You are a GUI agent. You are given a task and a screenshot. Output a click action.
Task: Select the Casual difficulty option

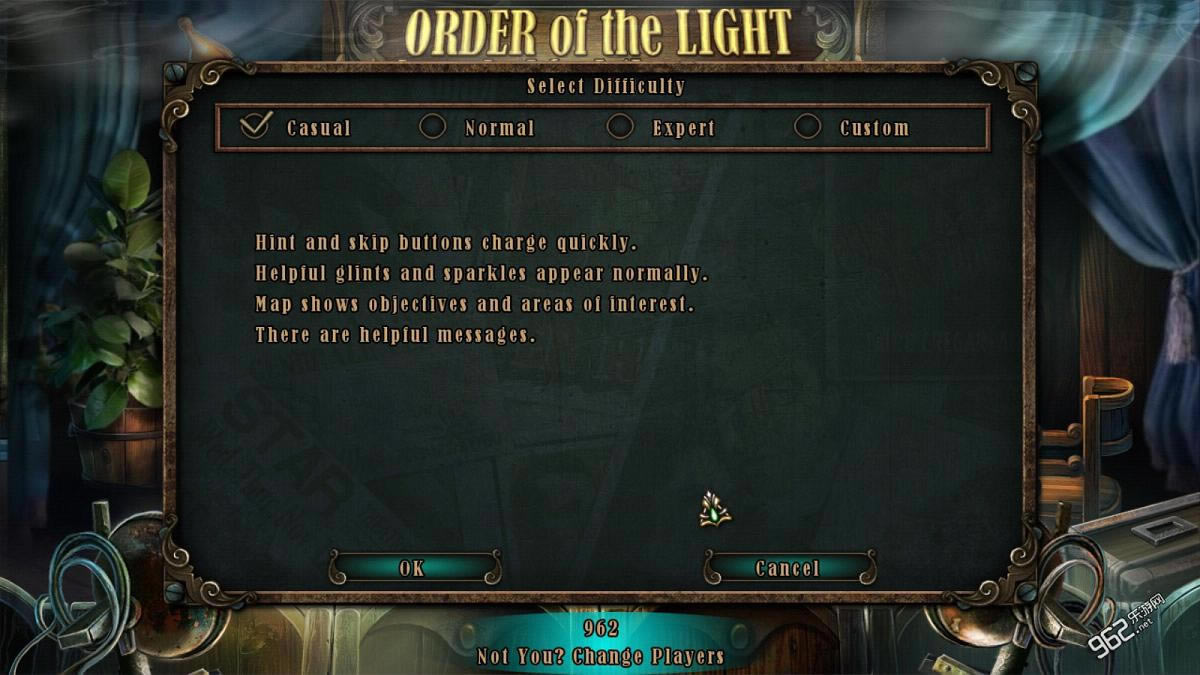tap(256, 127)
